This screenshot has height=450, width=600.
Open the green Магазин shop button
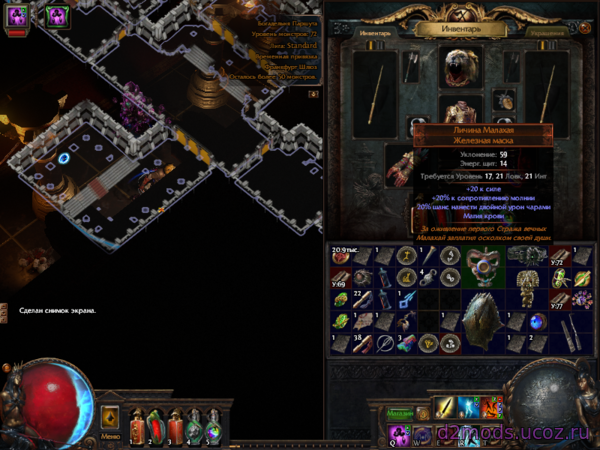click(400, 412)
